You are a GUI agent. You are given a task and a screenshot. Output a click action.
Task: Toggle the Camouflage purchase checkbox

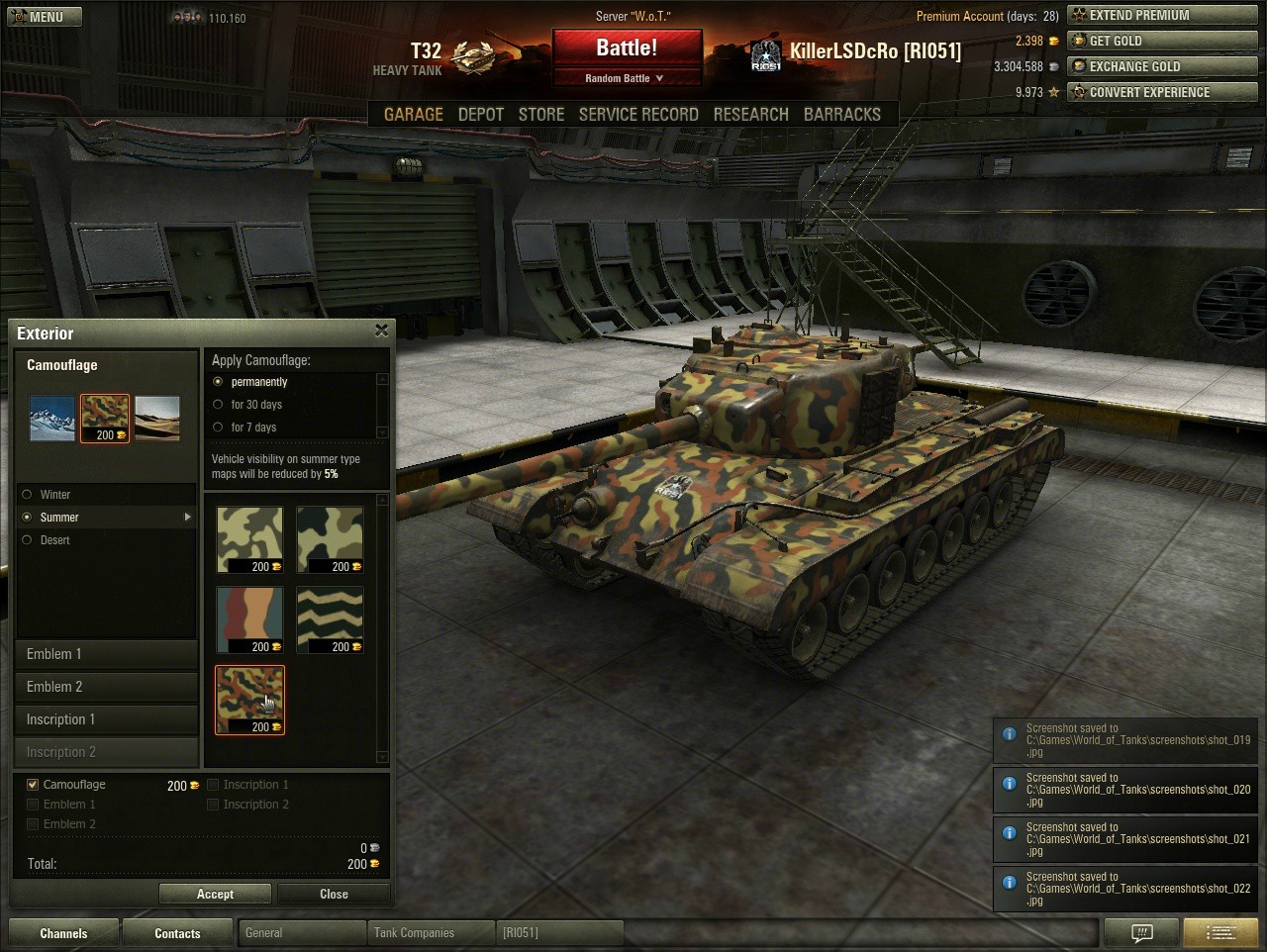tap(33, 785)
